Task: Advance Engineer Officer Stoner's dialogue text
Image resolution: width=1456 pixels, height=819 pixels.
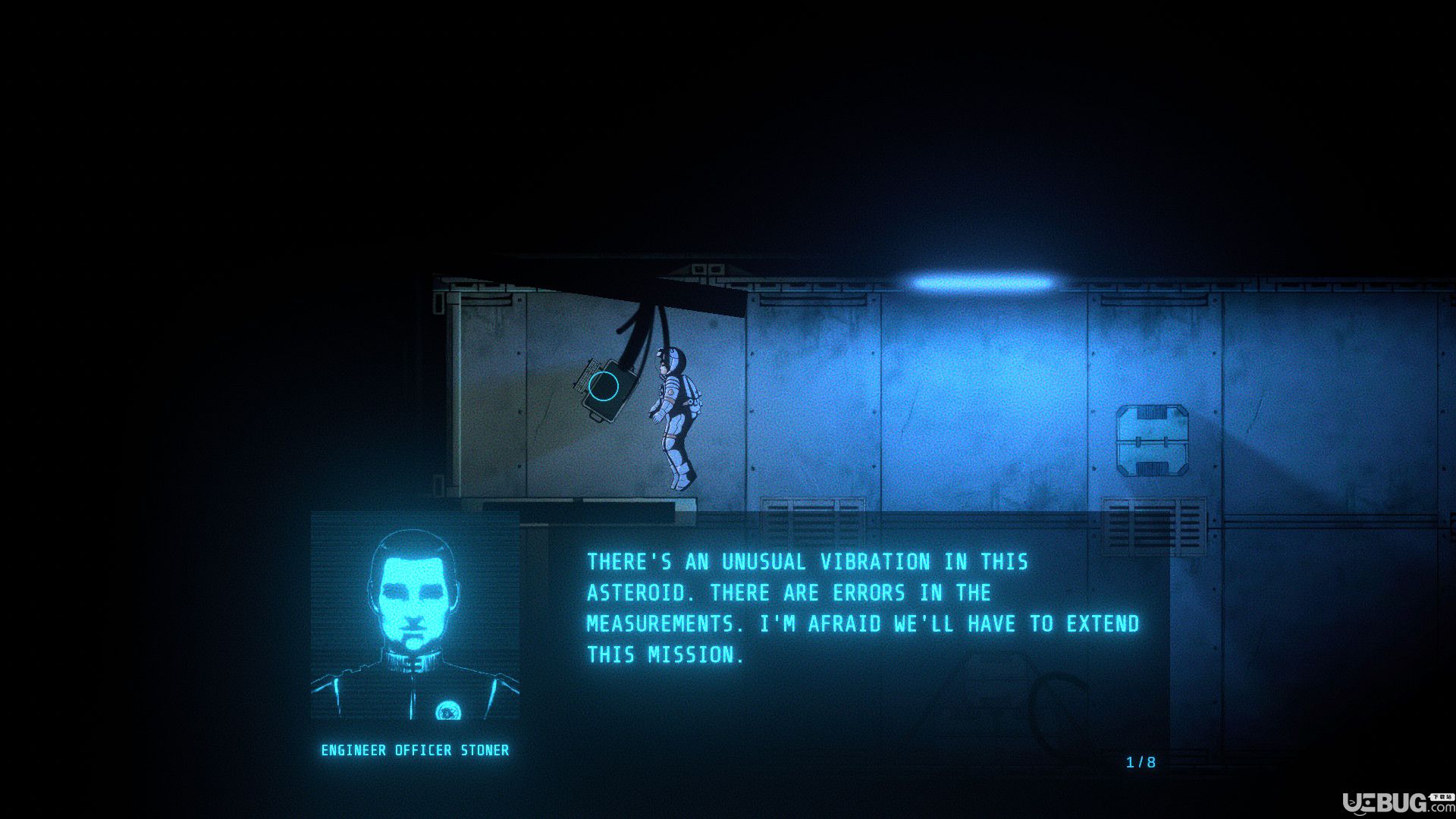Action: tap(863, 608)
